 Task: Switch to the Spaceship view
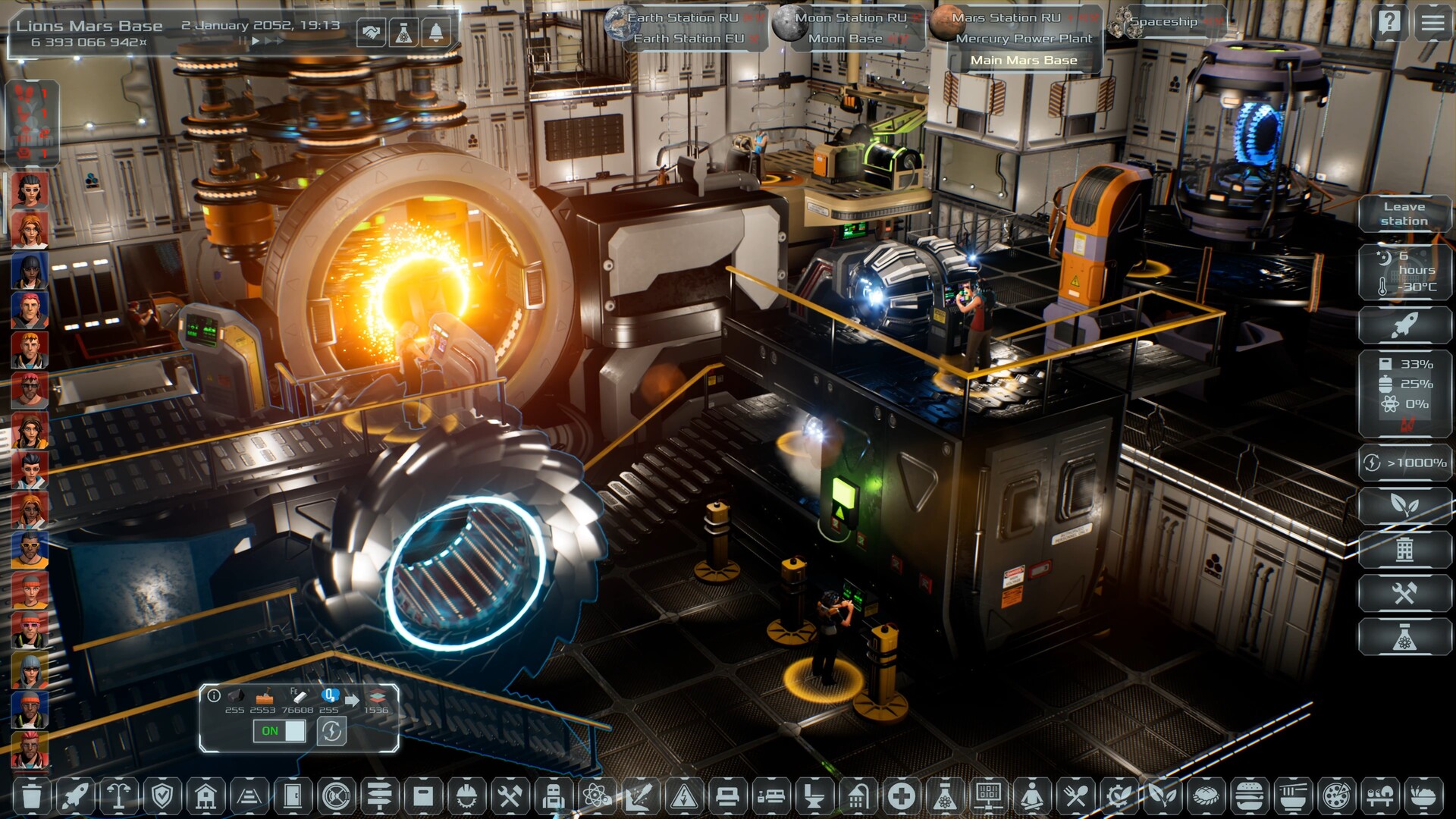coord(1163,22)
